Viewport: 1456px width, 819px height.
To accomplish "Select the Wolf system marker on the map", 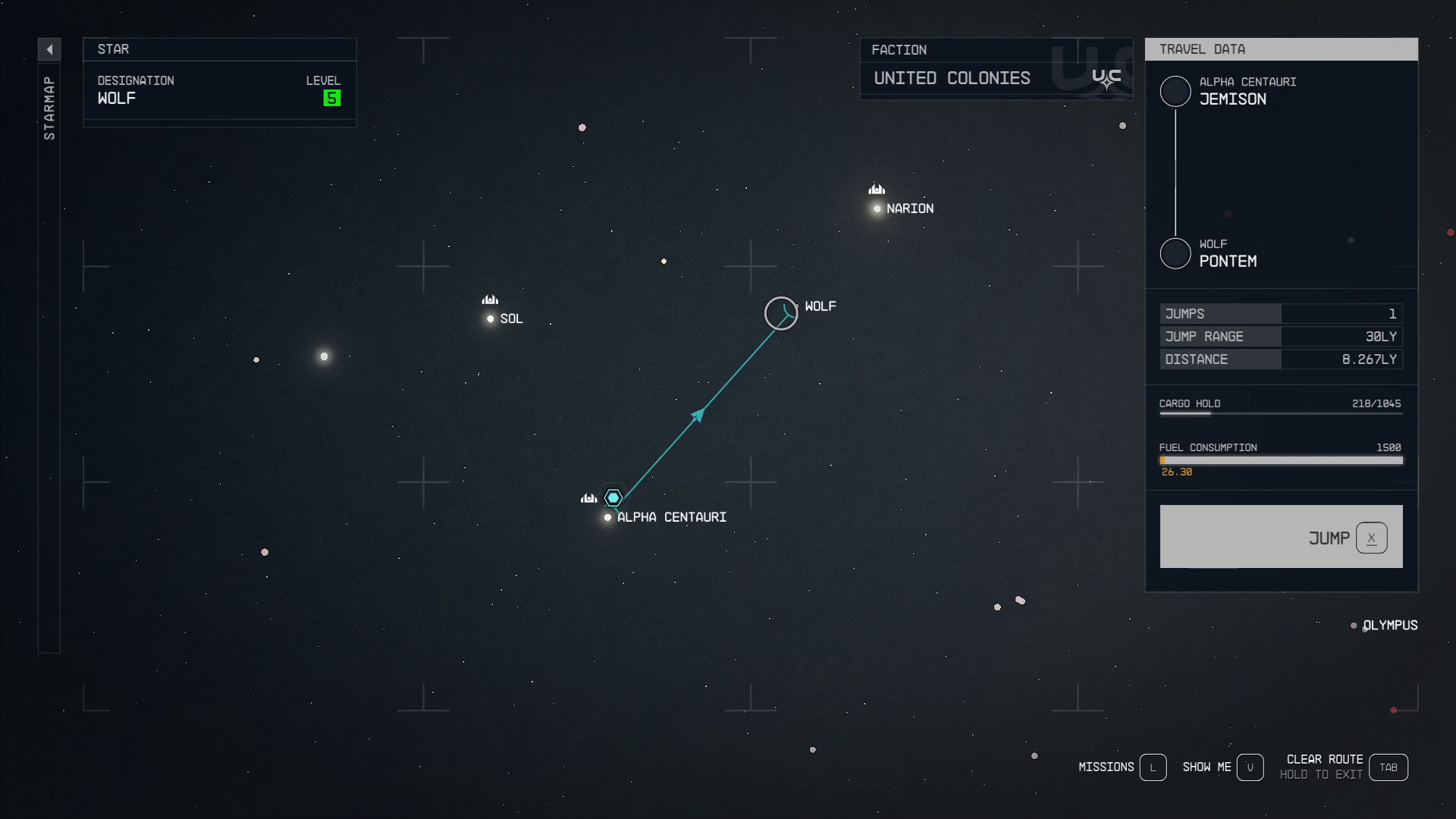I will [781, 312].
